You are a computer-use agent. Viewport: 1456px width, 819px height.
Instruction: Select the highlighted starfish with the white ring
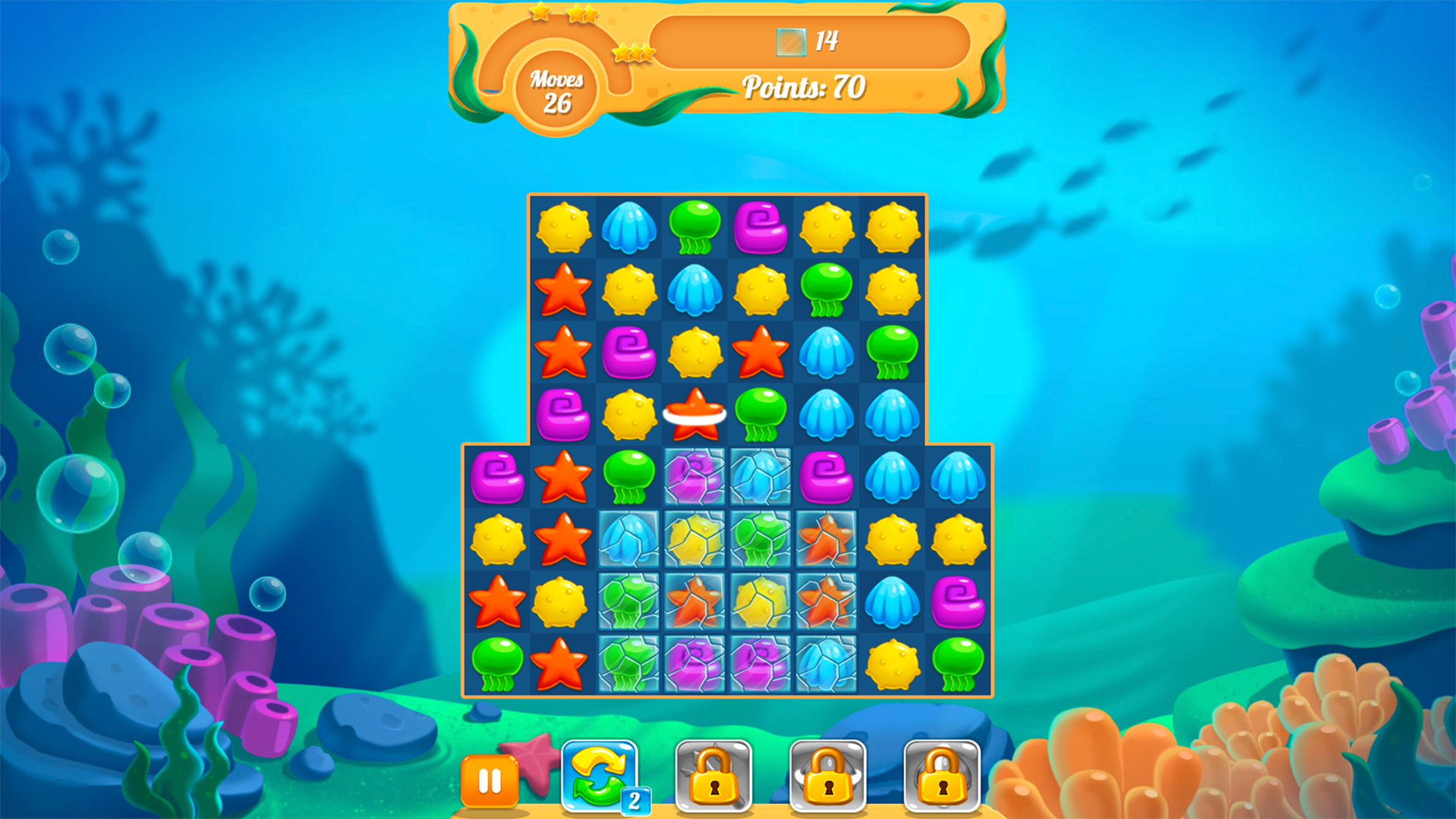pyautogui.click(x=695, y=413)
